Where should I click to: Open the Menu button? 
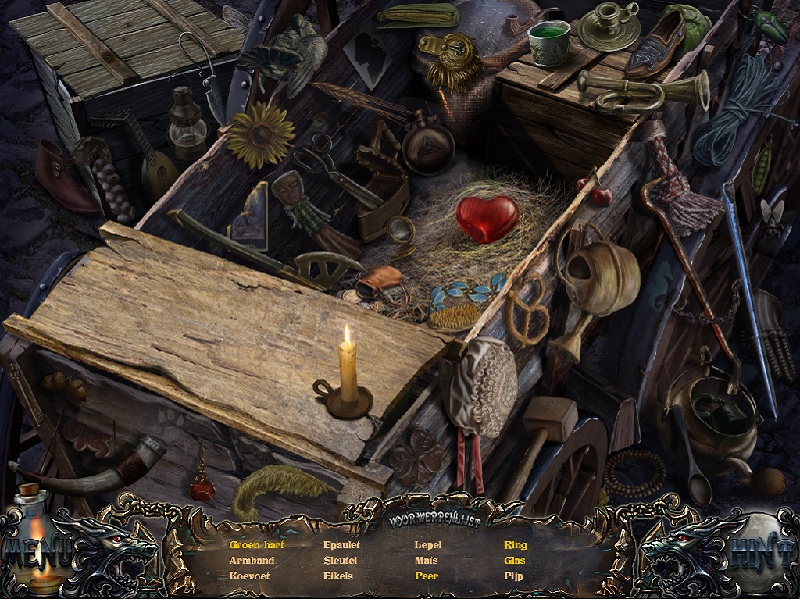pos(37,550)
